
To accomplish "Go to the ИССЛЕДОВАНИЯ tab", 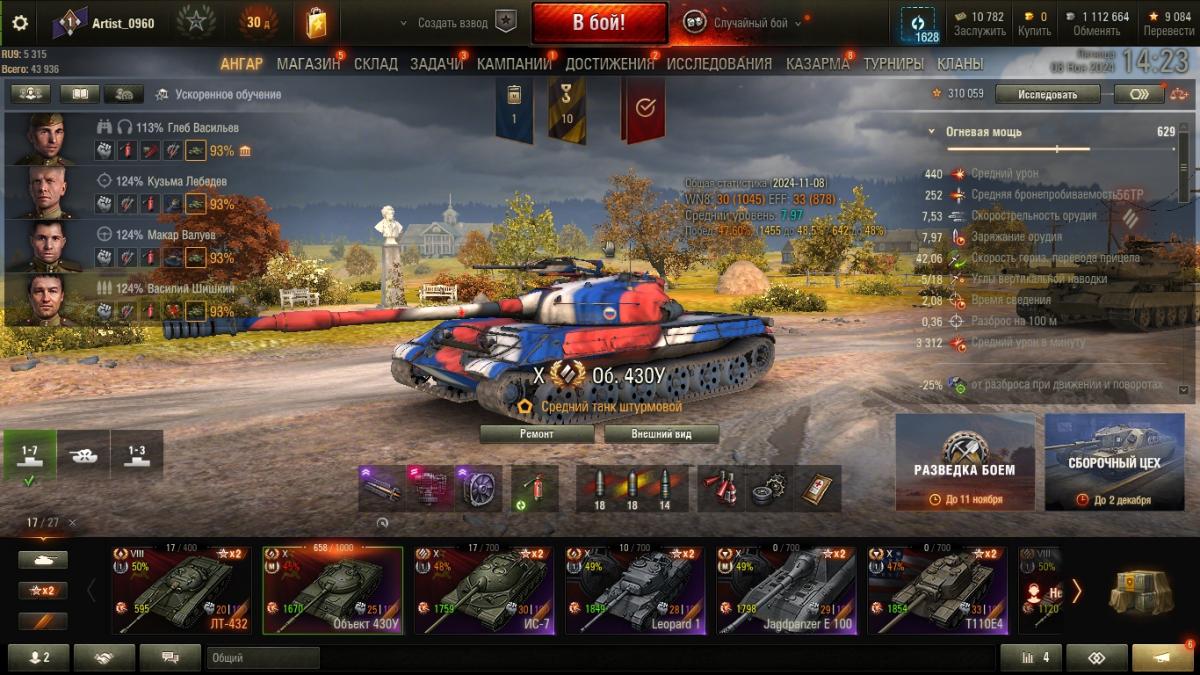I will point(719,64).
